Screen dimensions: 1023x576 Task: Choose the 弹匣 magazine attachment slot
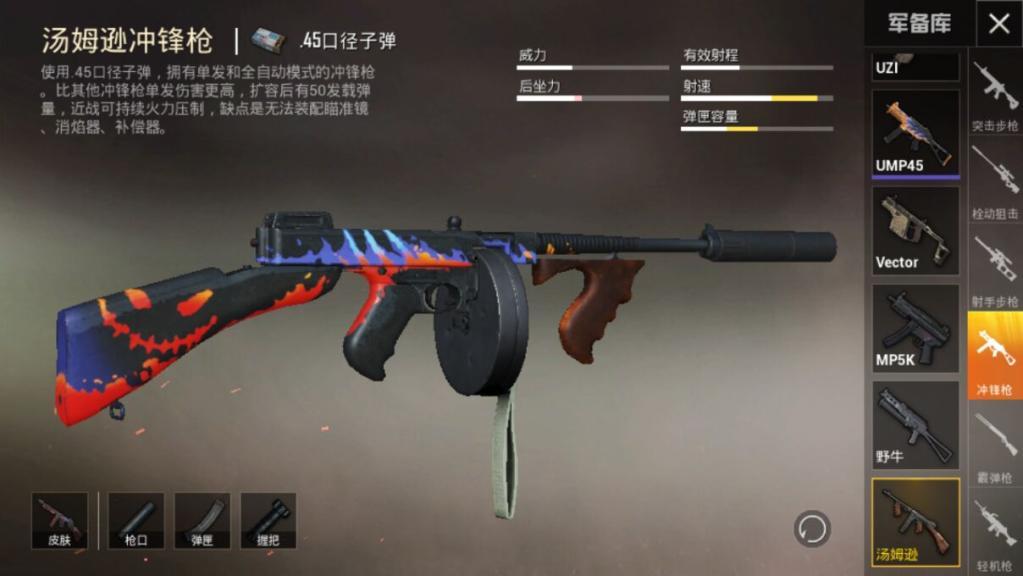[x=202, y=520]
